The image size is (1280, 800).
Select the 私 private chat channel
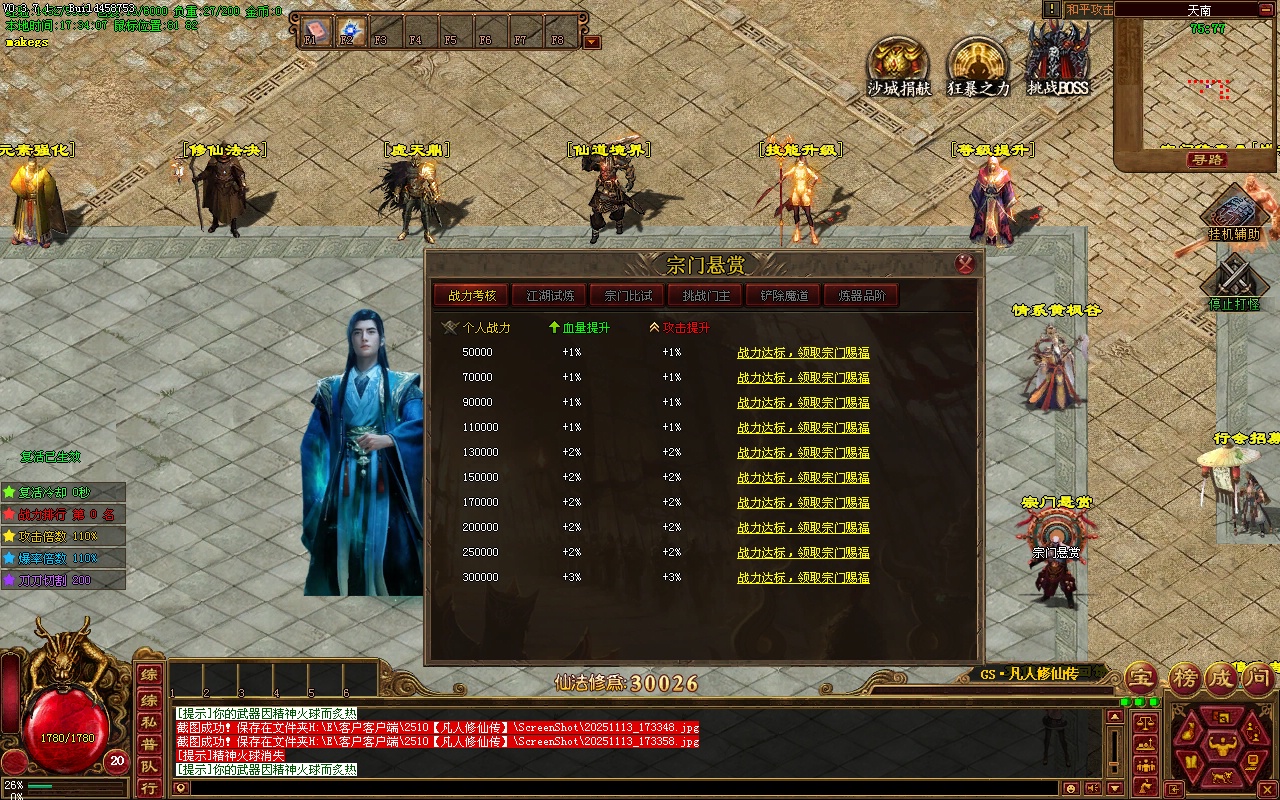click(149, 720)
